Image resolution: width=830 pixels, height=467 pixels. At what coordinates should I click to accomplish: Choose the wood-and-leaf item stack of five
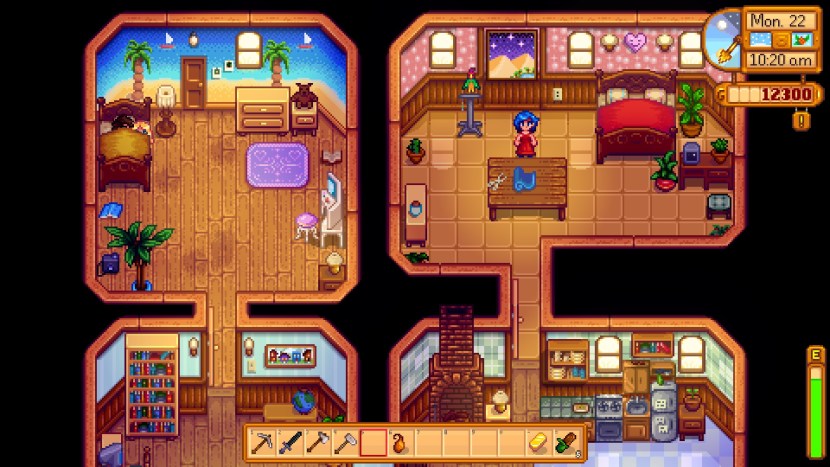pyautogui.click(x=566, y=443)
